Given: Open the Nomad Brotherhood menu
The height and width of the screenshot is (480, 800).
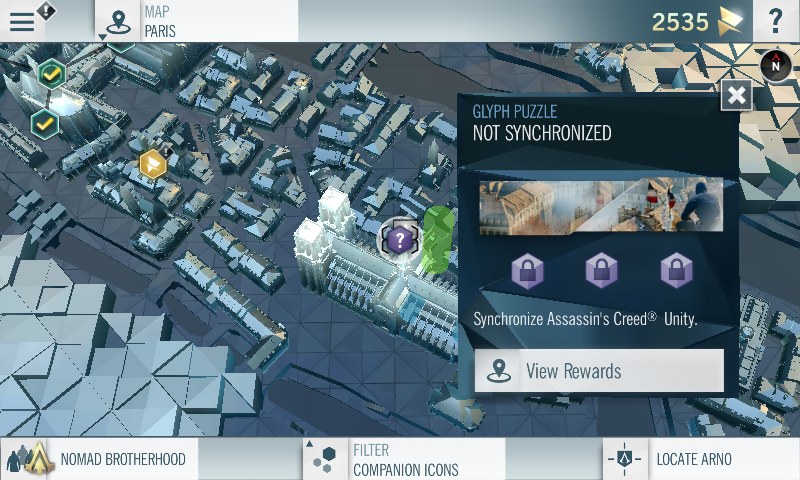Looking at the screenshot, I should [x=100, y=459].
